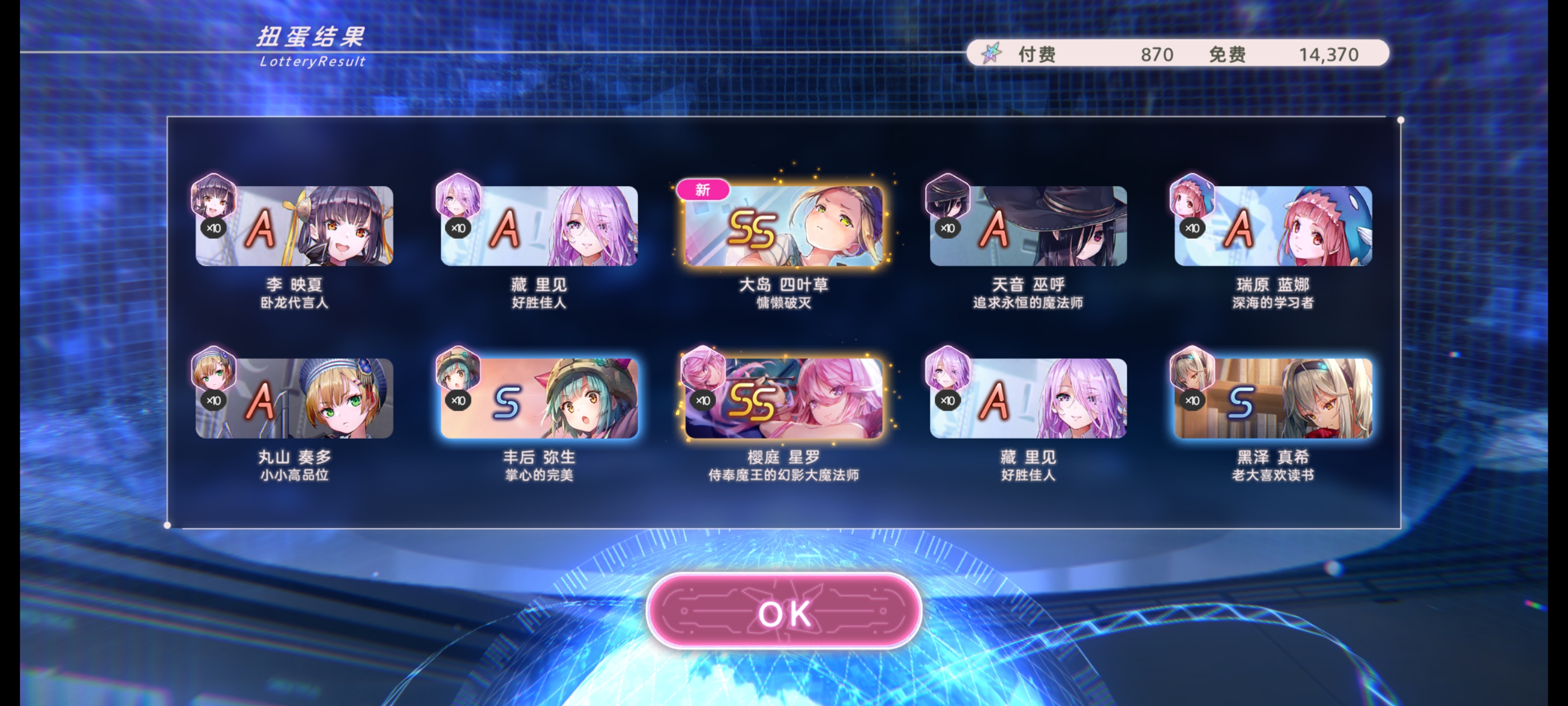Click the x10 badge under 藏里见's avatar
Screen dimensions: 1568x706
[x=459, y=228]
